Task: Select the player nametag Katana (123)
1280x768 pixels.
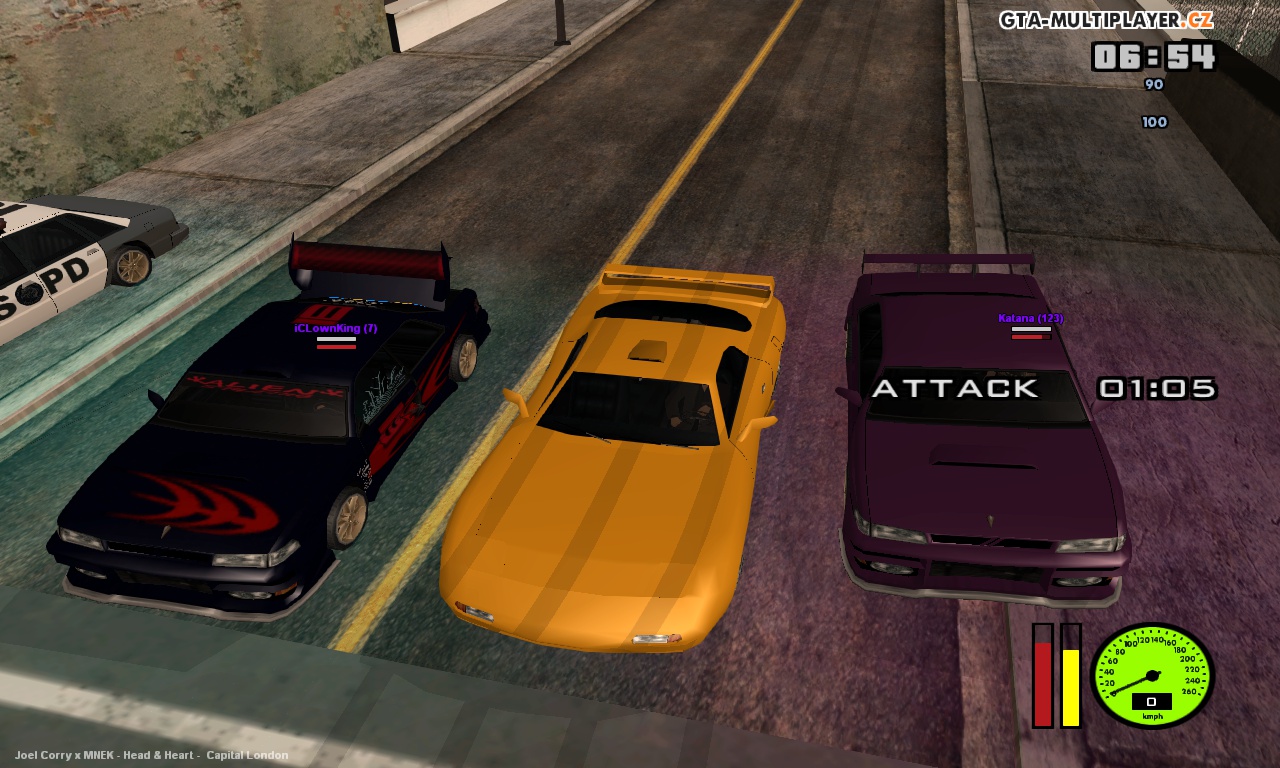Action: (x=1029, y=318)
